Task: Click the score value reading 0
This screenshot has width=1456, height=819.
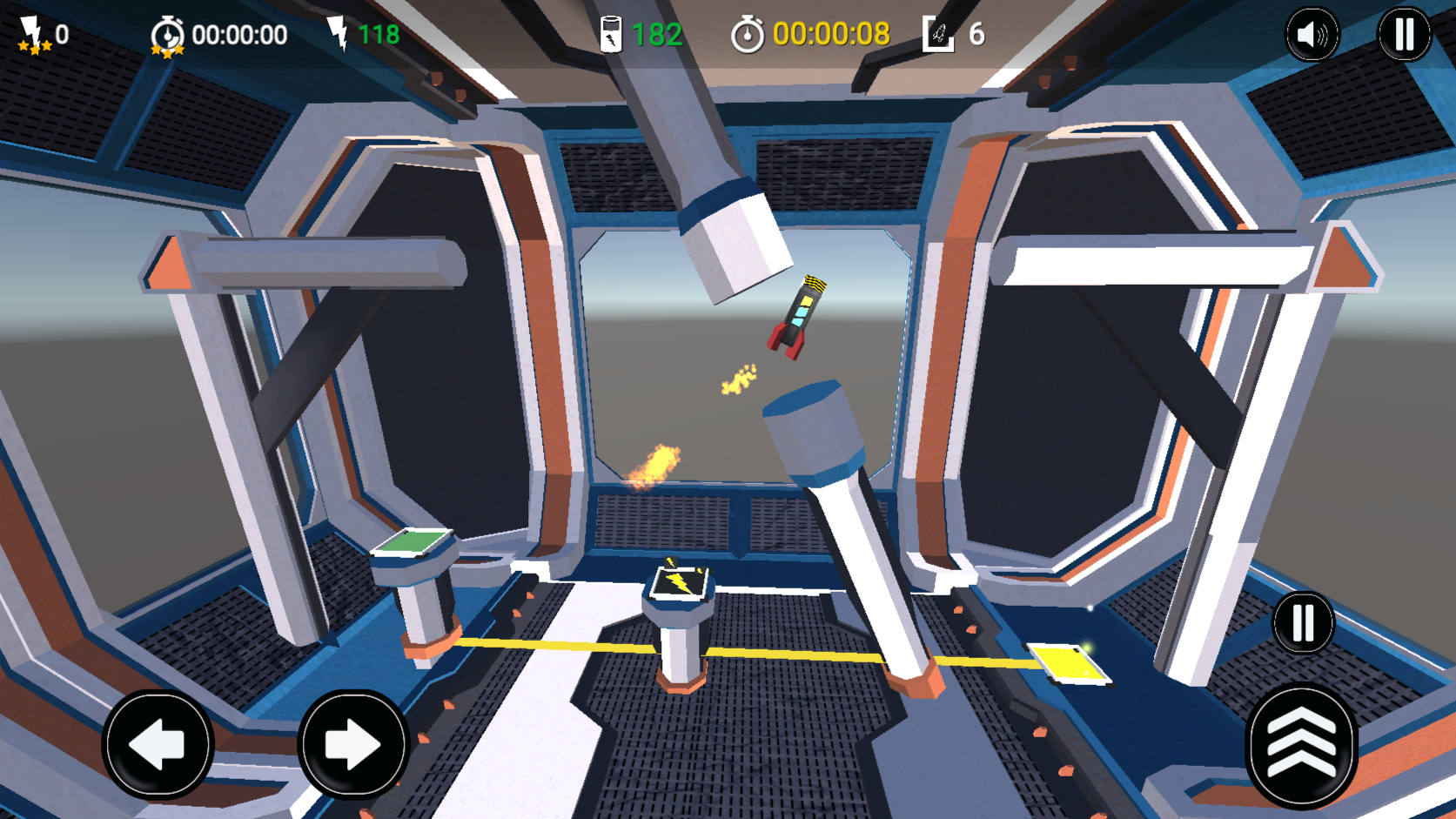Action: [61, 35]
